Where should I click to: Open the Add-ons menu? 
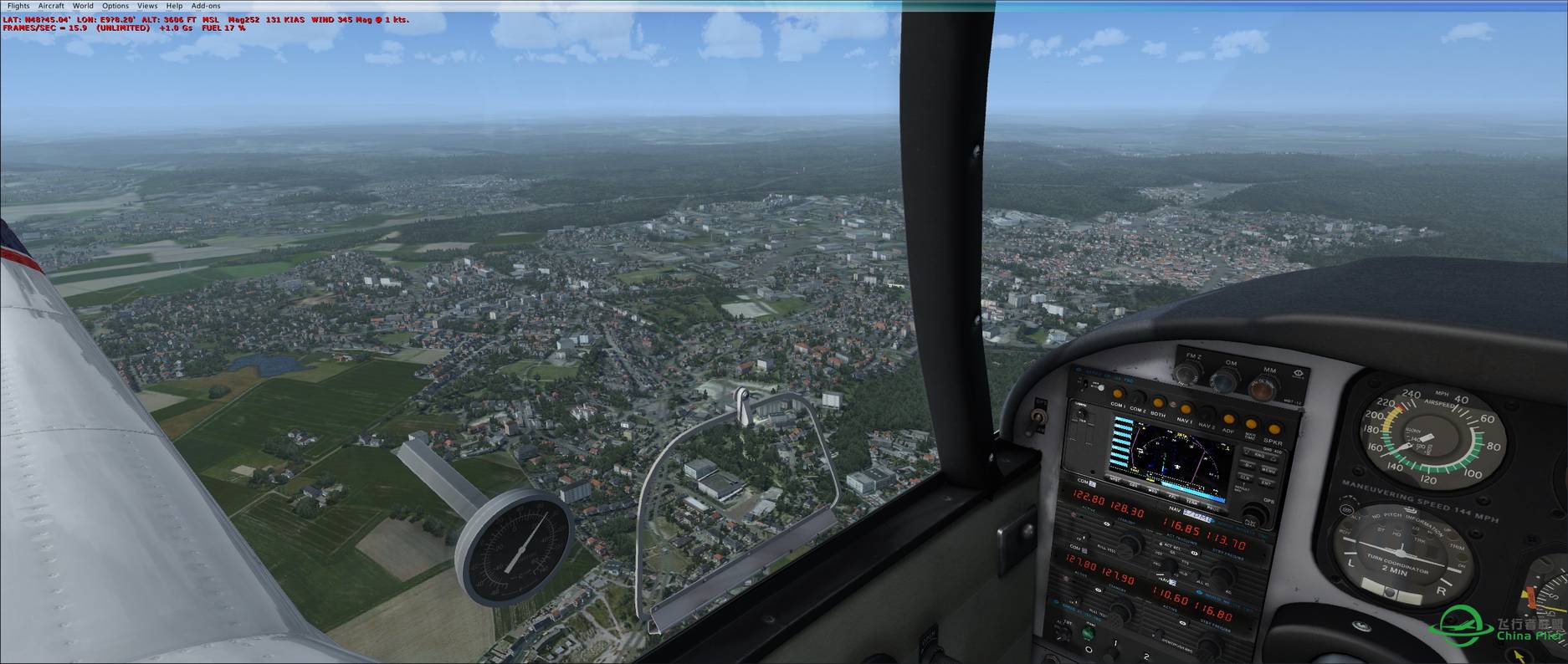206,6
